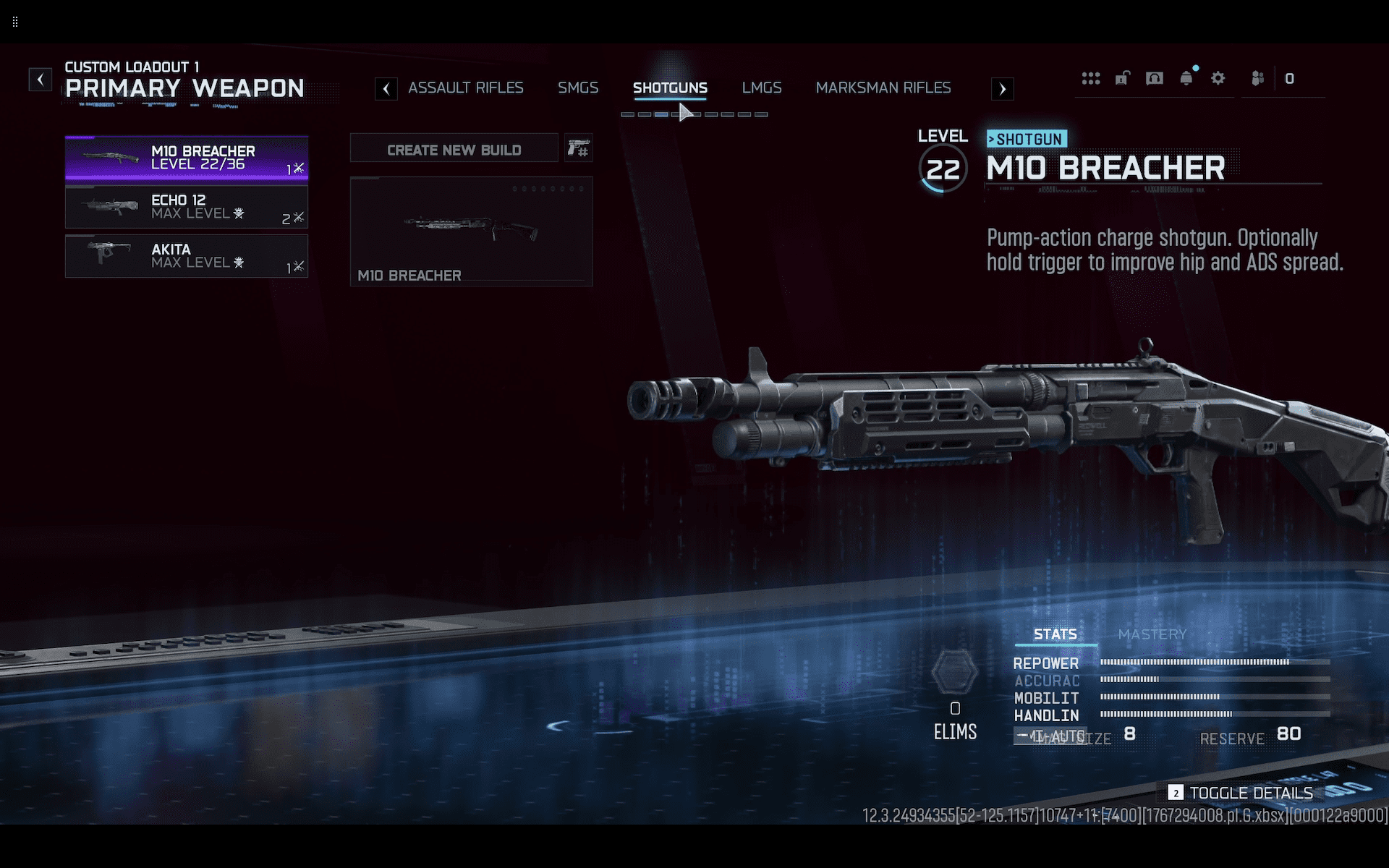
Task: Toggle weapon details
Action: tap(1241, 793)
